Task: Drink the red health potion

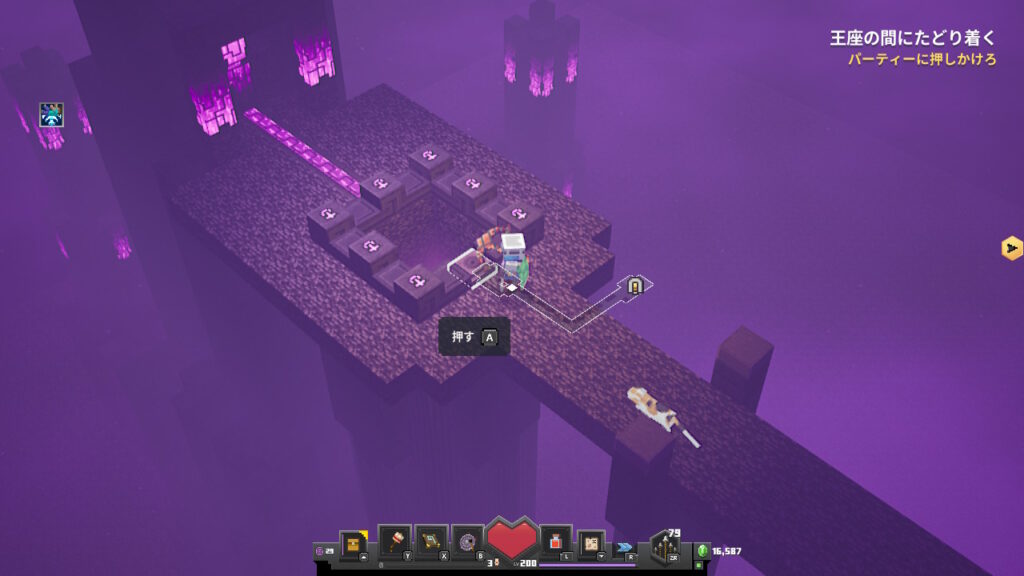Action: coord(556,541)
